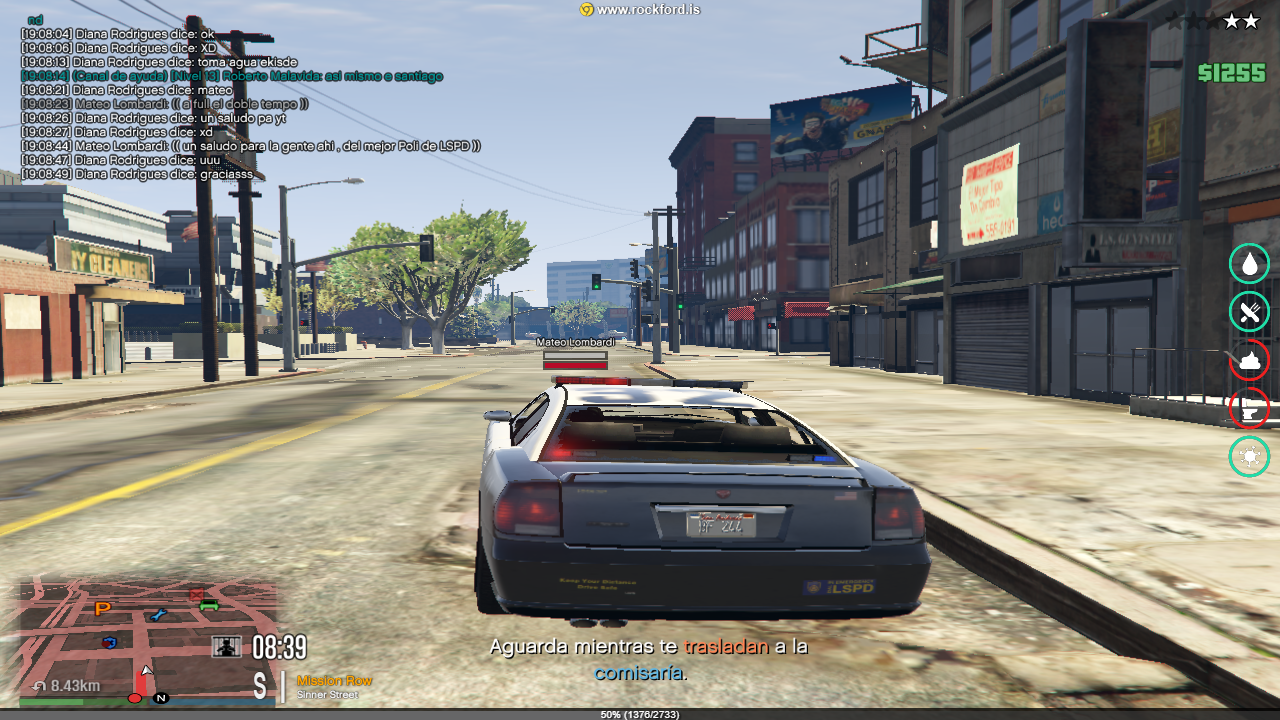This screenshot has width=1280, height=720.
Task: Click the red crossed square minimap marker
Action: coord(196,594)
